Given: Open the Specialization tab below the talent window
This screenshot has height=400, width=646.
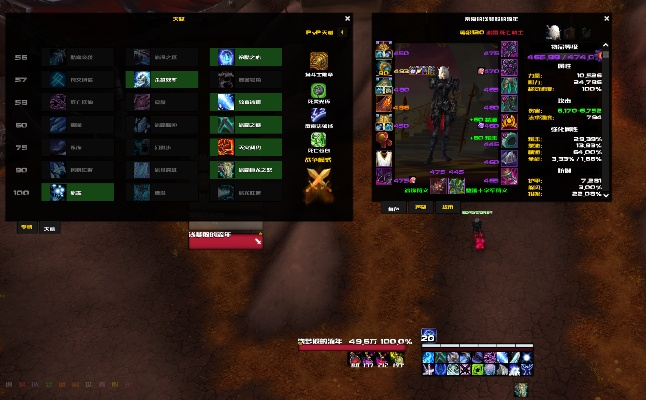Looking at the screenshot, I should pos(26,228).
